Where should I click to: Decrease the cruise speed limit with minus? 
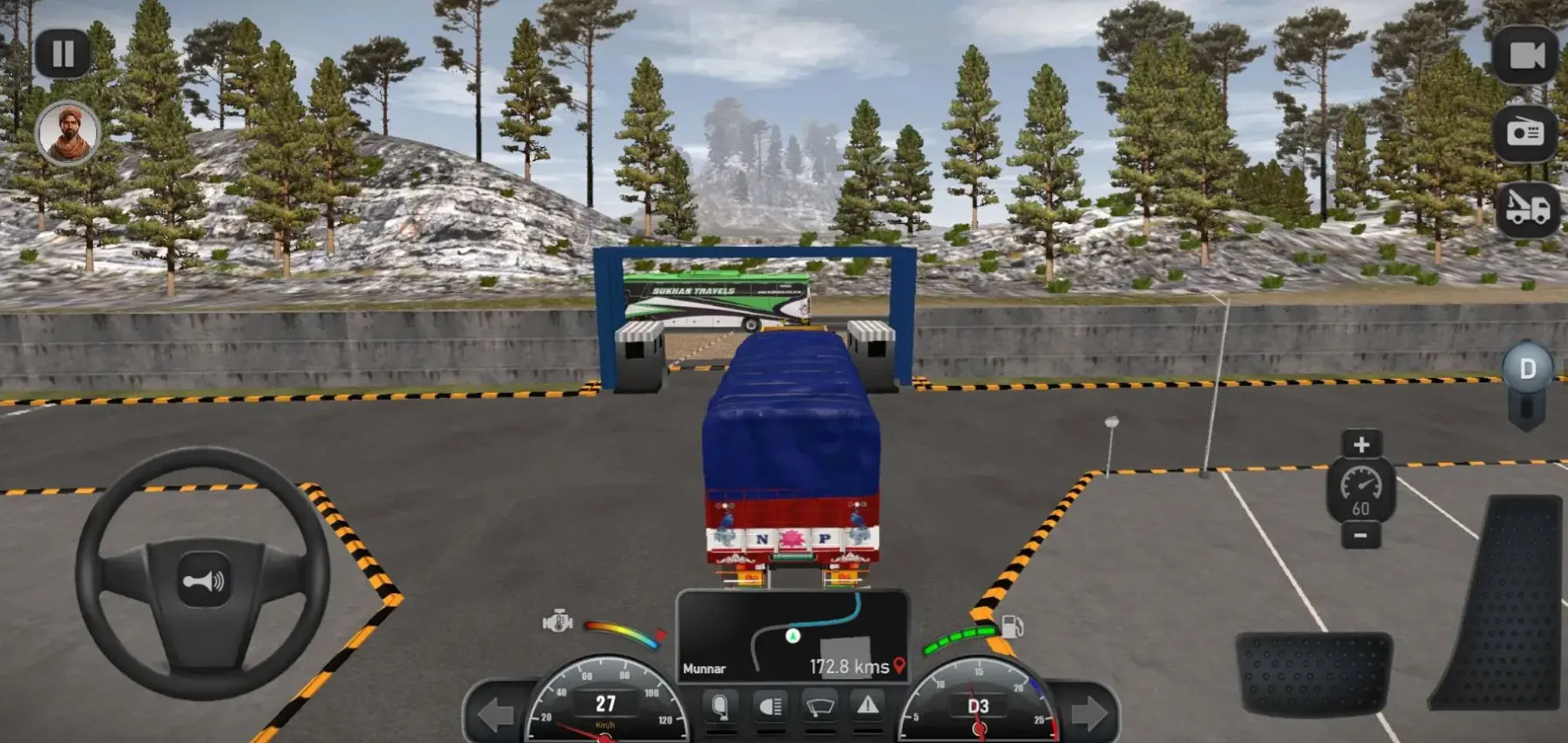pyautogui.click(x=1361, y=535)
